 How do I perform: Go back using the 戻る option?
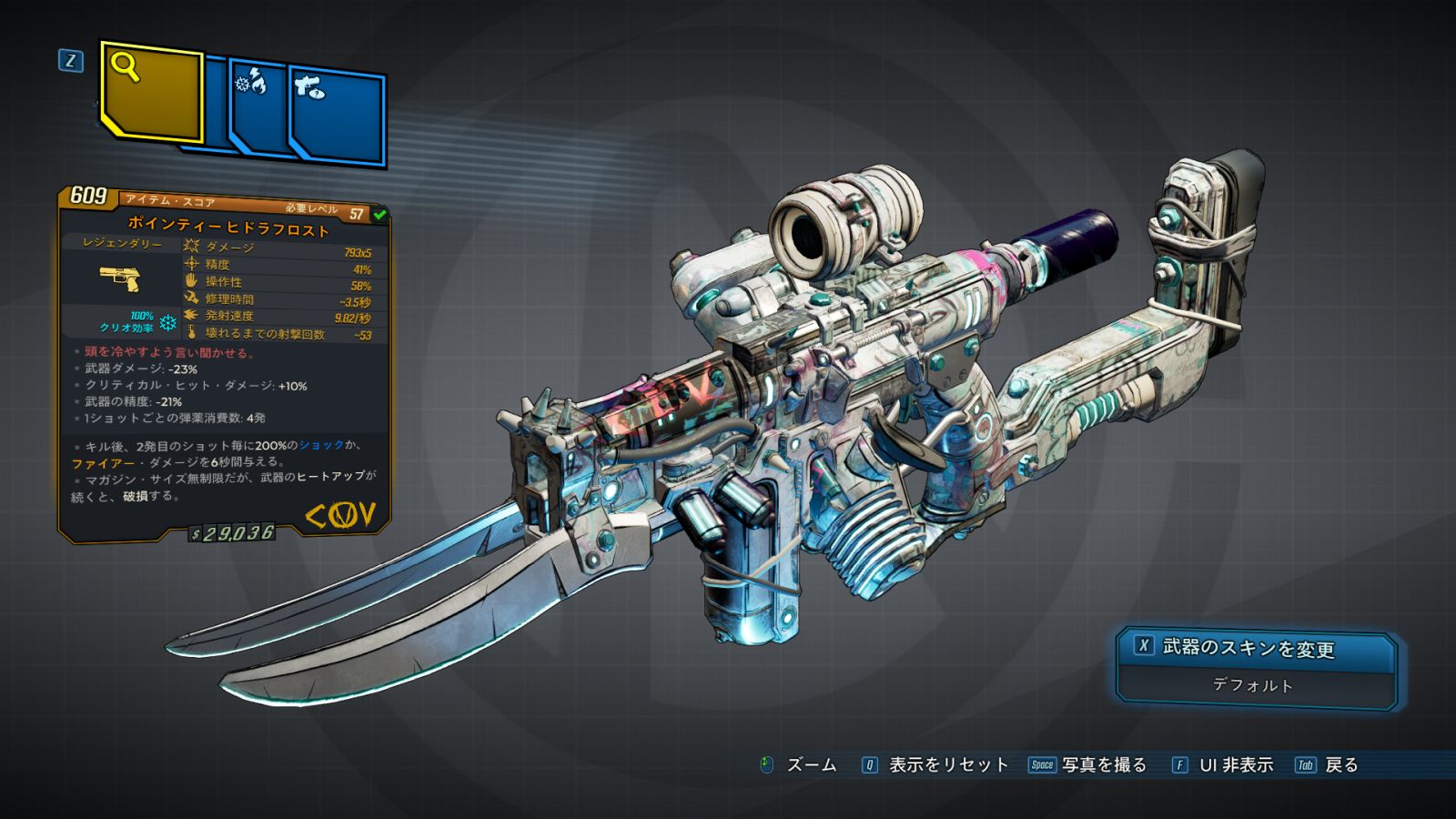[1327, 765]
